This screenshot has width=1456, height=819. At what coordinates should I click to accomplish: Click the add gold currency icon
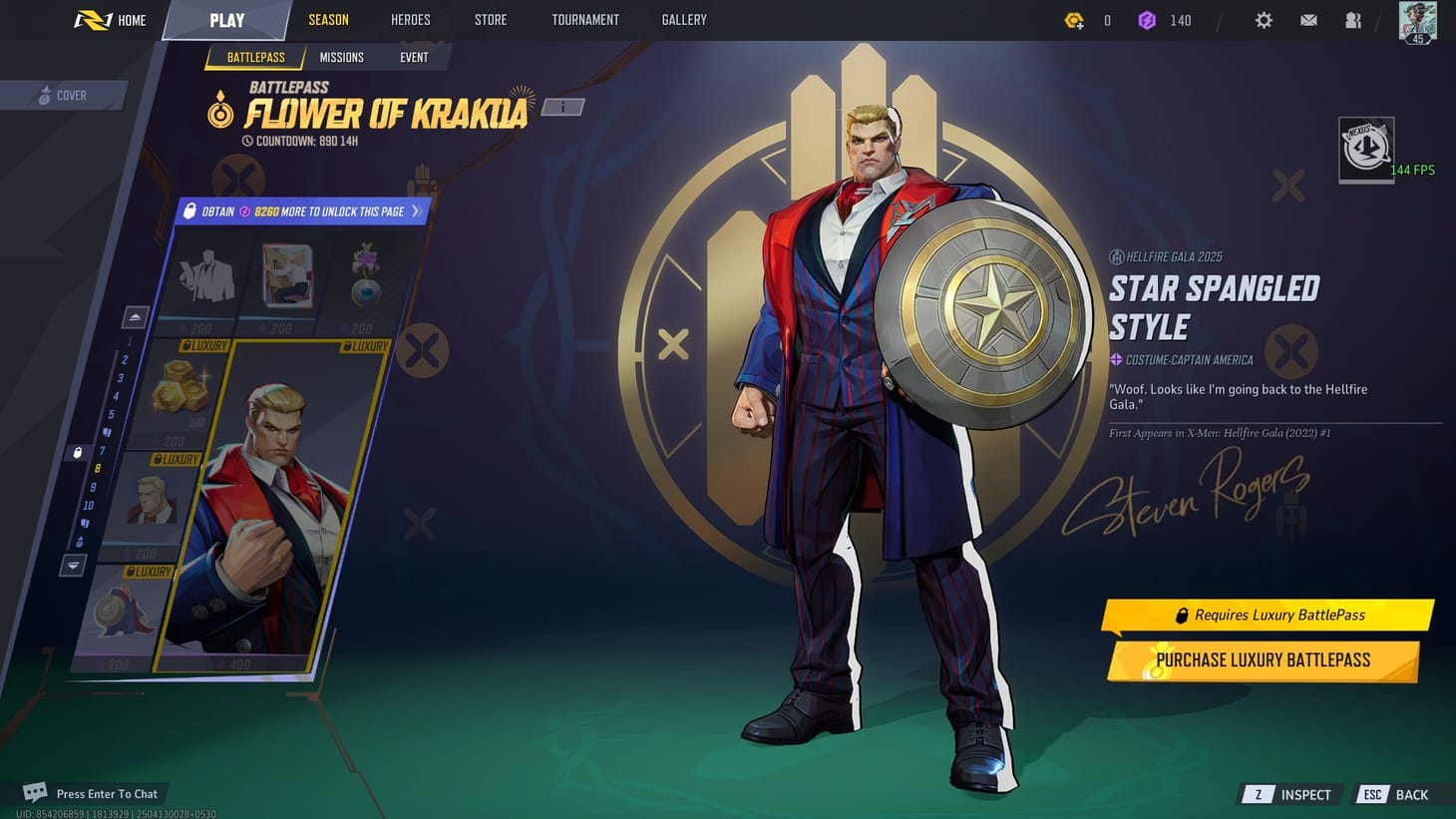point(1074,20)
